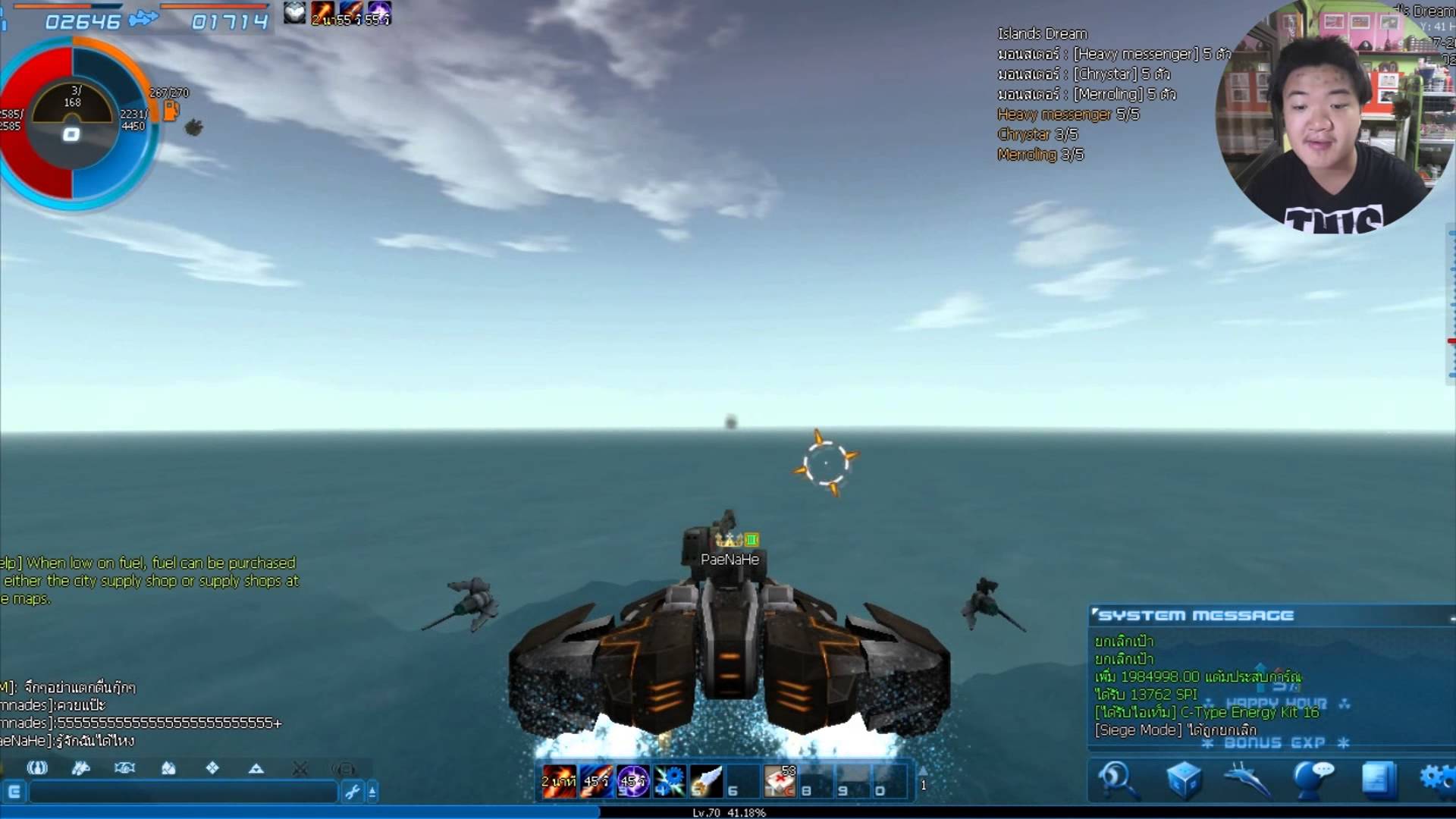The image size is (1456, 819).
Task: Trigger the purple orb skill in slot 3
Action: tap(632, 781)
